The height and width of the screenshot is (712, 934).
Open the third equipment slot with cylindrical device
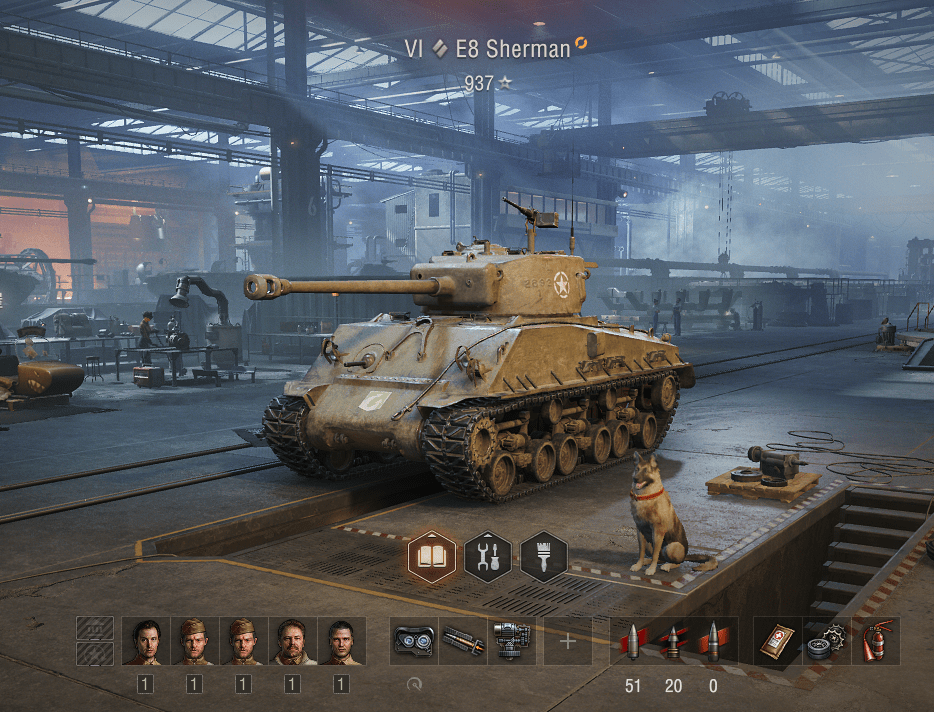click(x=511, y=641)
